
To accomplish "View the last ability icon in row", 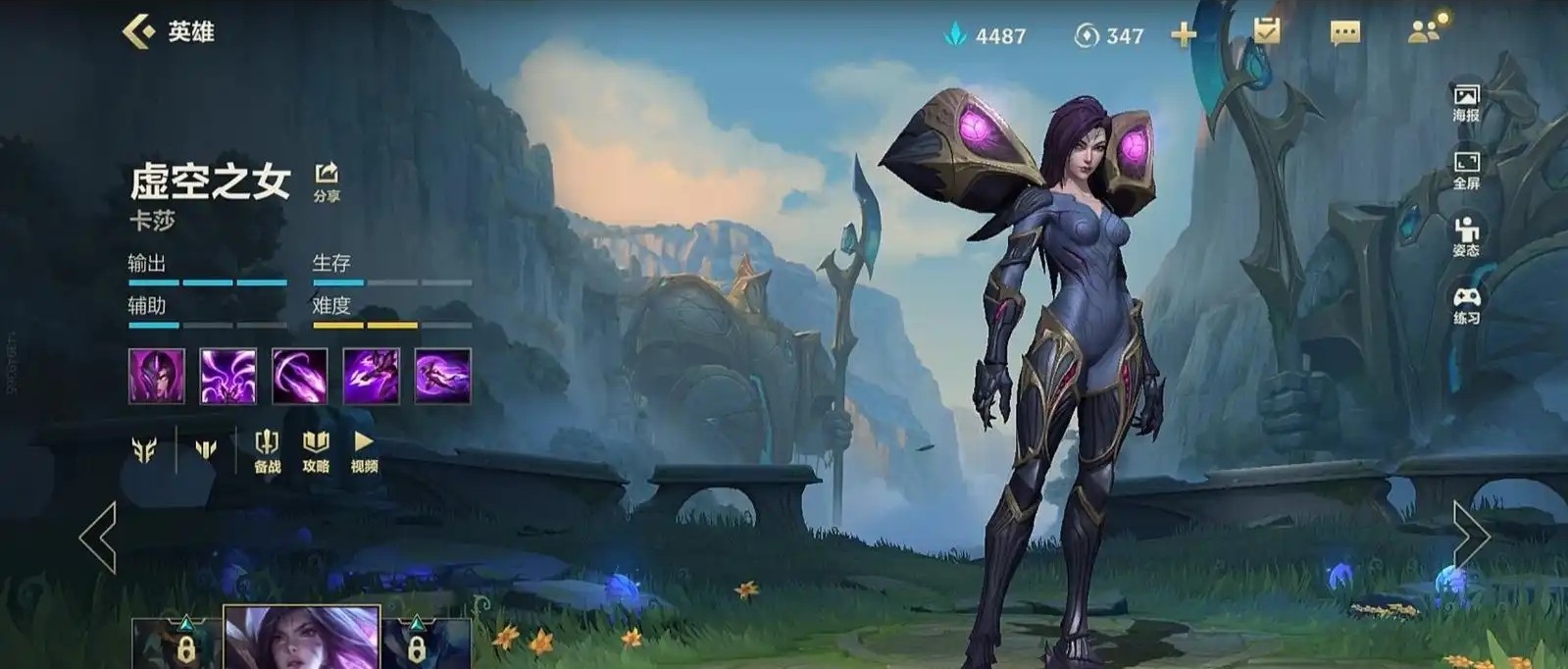I will (x=442, y=376).
